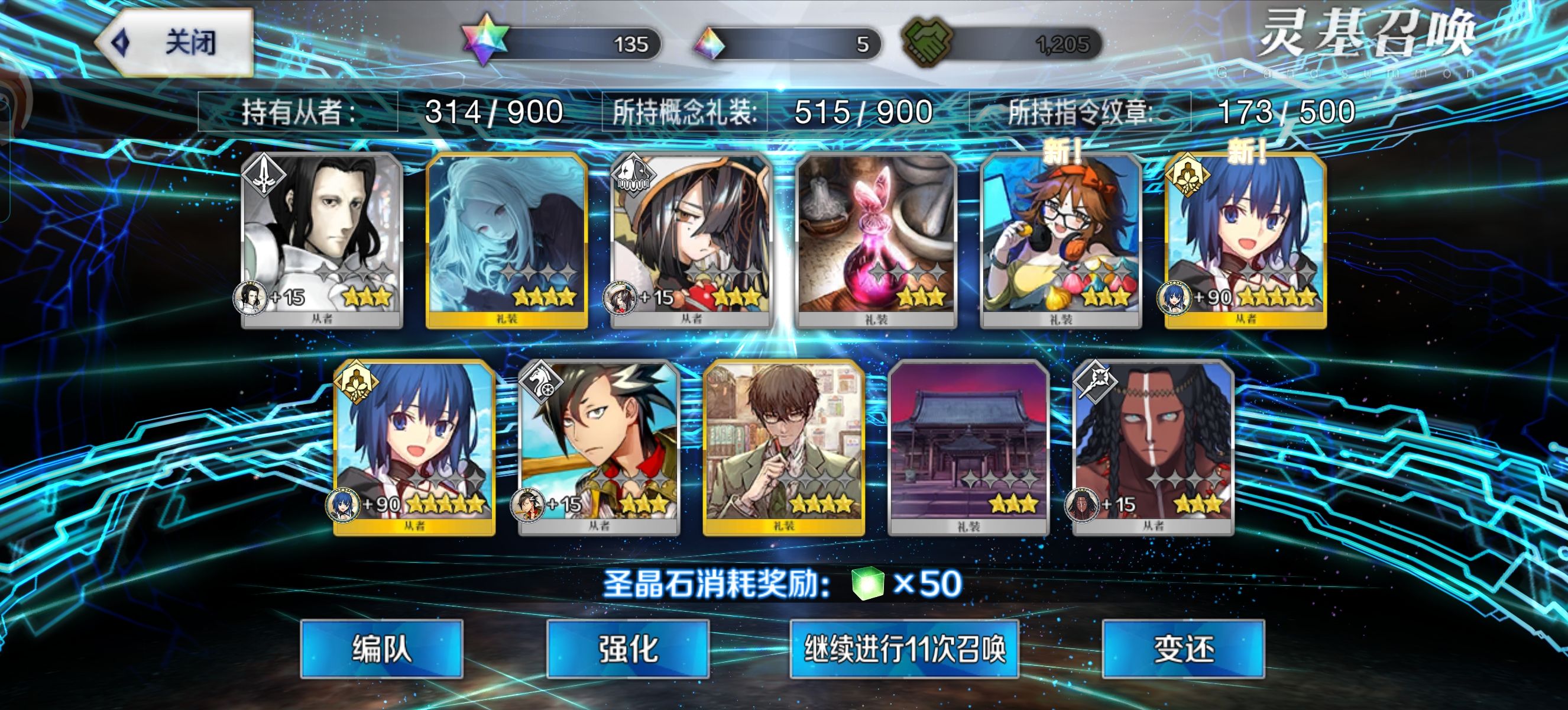The width and height of the screenshot is (1568, 710).
Task: Select the blue-haired servant card marked new
Action: pos(1245,240)
